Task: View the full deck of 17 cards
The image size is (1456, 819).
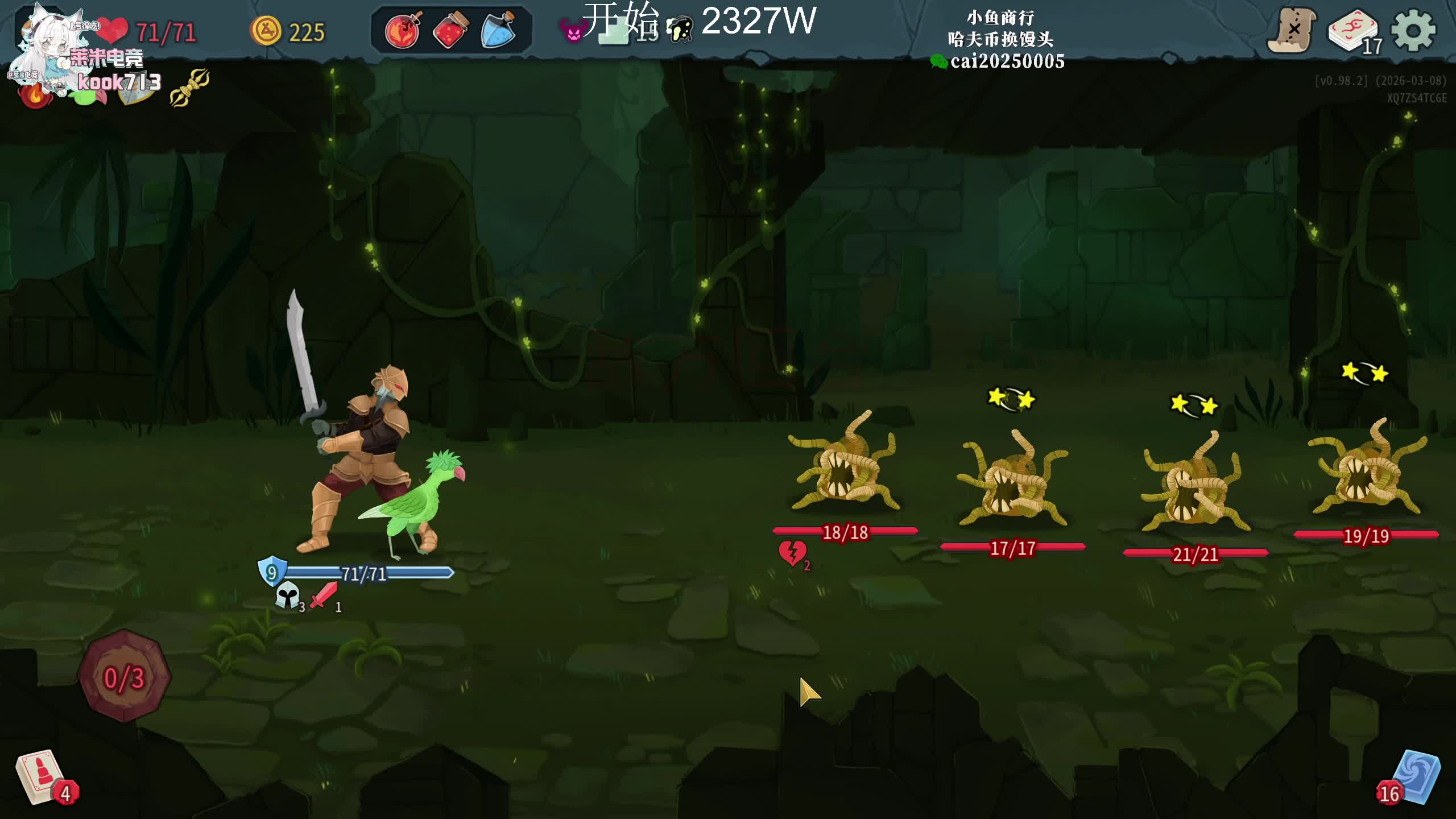Action: tap(1354, 32)
